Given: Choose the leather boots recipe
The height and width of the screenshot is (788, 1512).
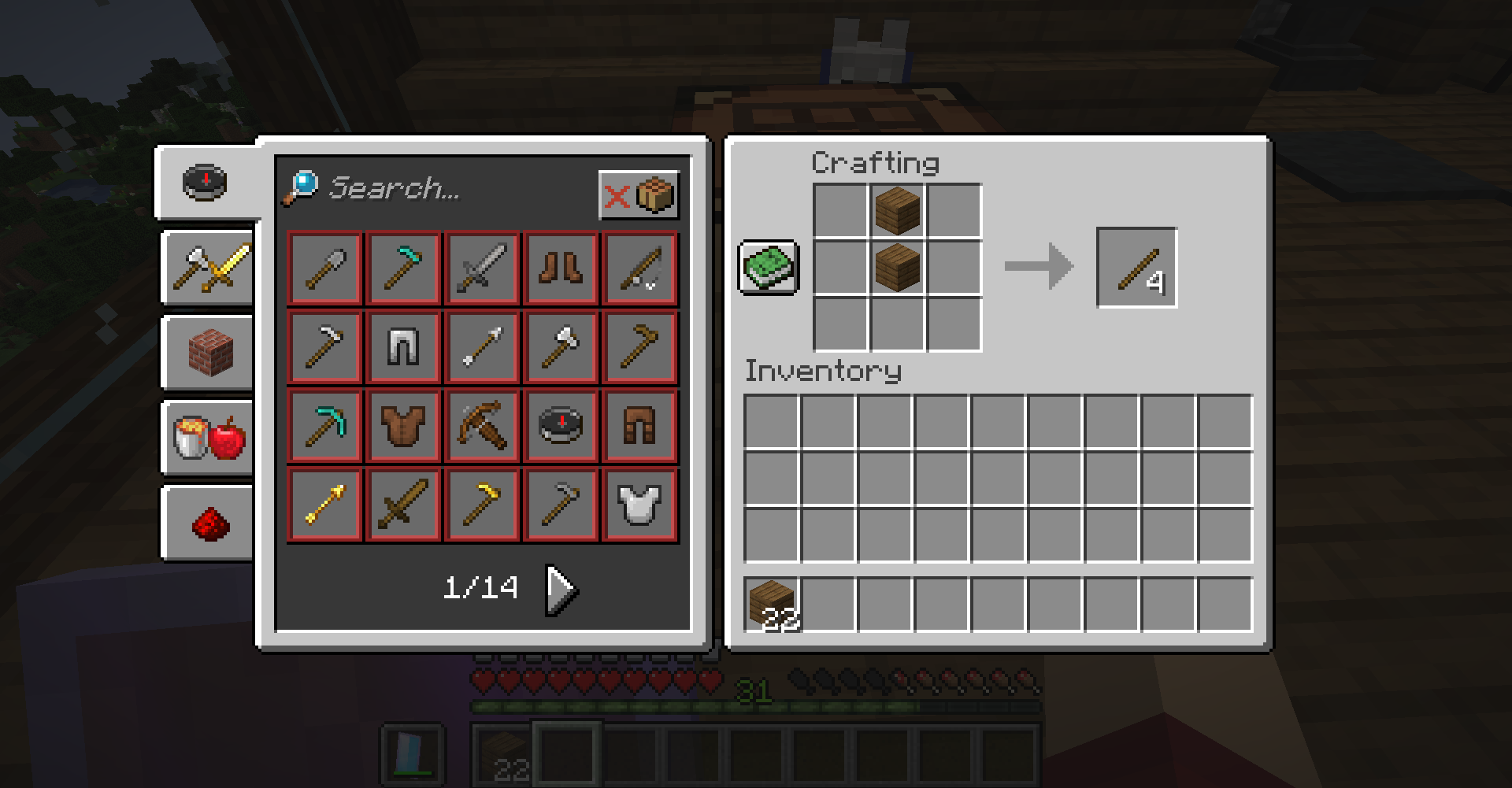Looking at the screenshot, I should tap(561, 268).
